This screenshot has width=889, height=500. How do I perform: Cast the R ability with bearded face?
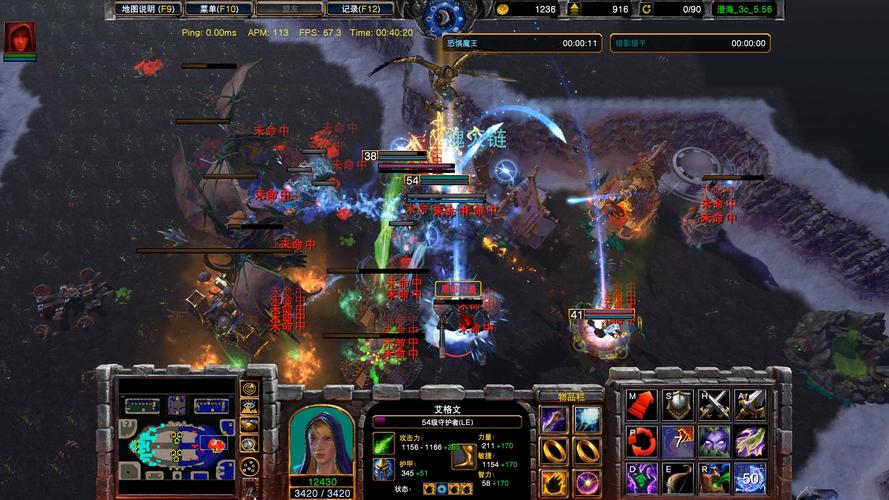pos(714,477)
